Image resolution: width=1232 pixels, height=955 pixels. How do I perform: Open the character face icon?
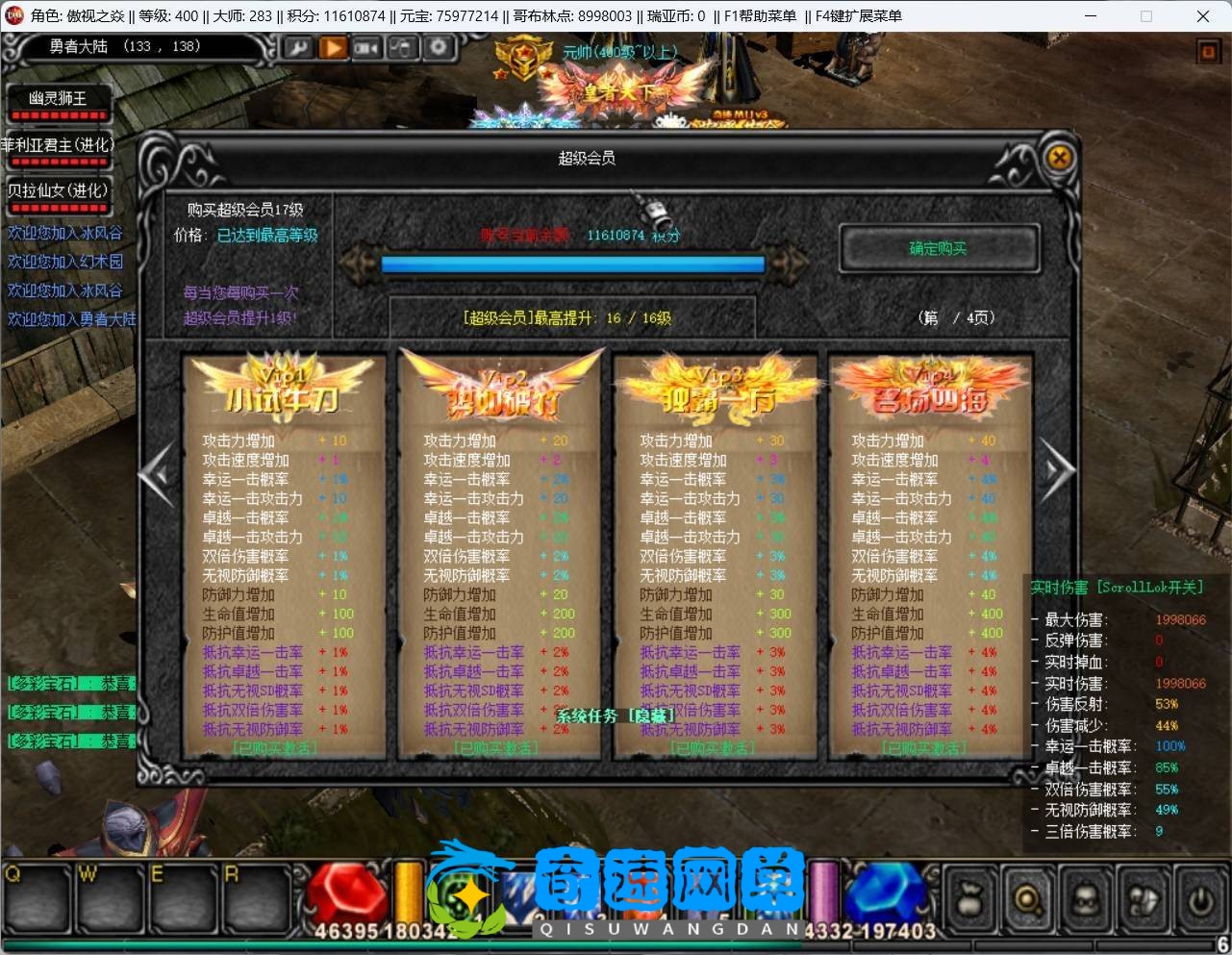1085,900
